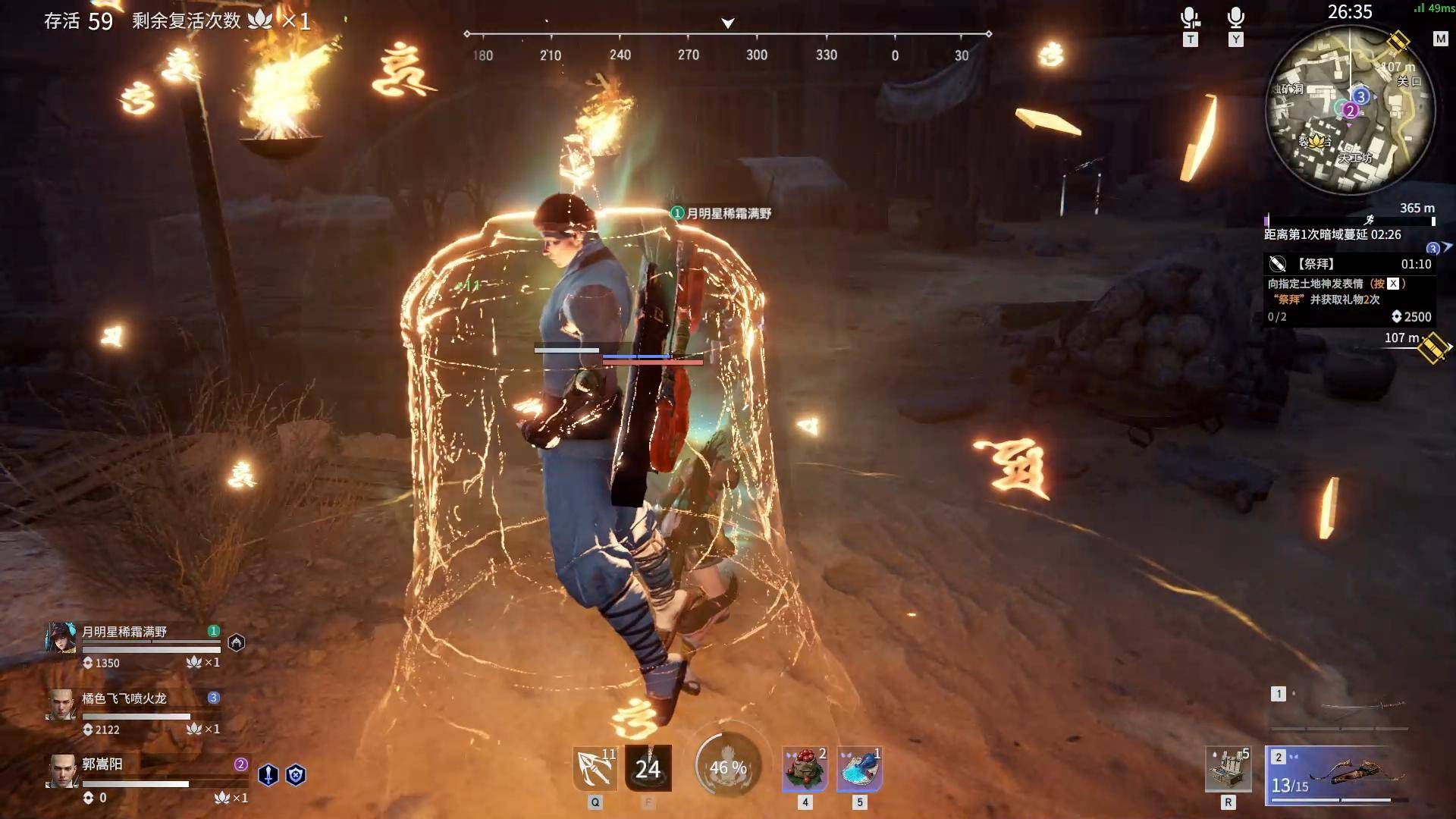The height and width of the screenshot is (819, 1456).
Task: Select the grappling hook item slot
Action: point(595,768)
